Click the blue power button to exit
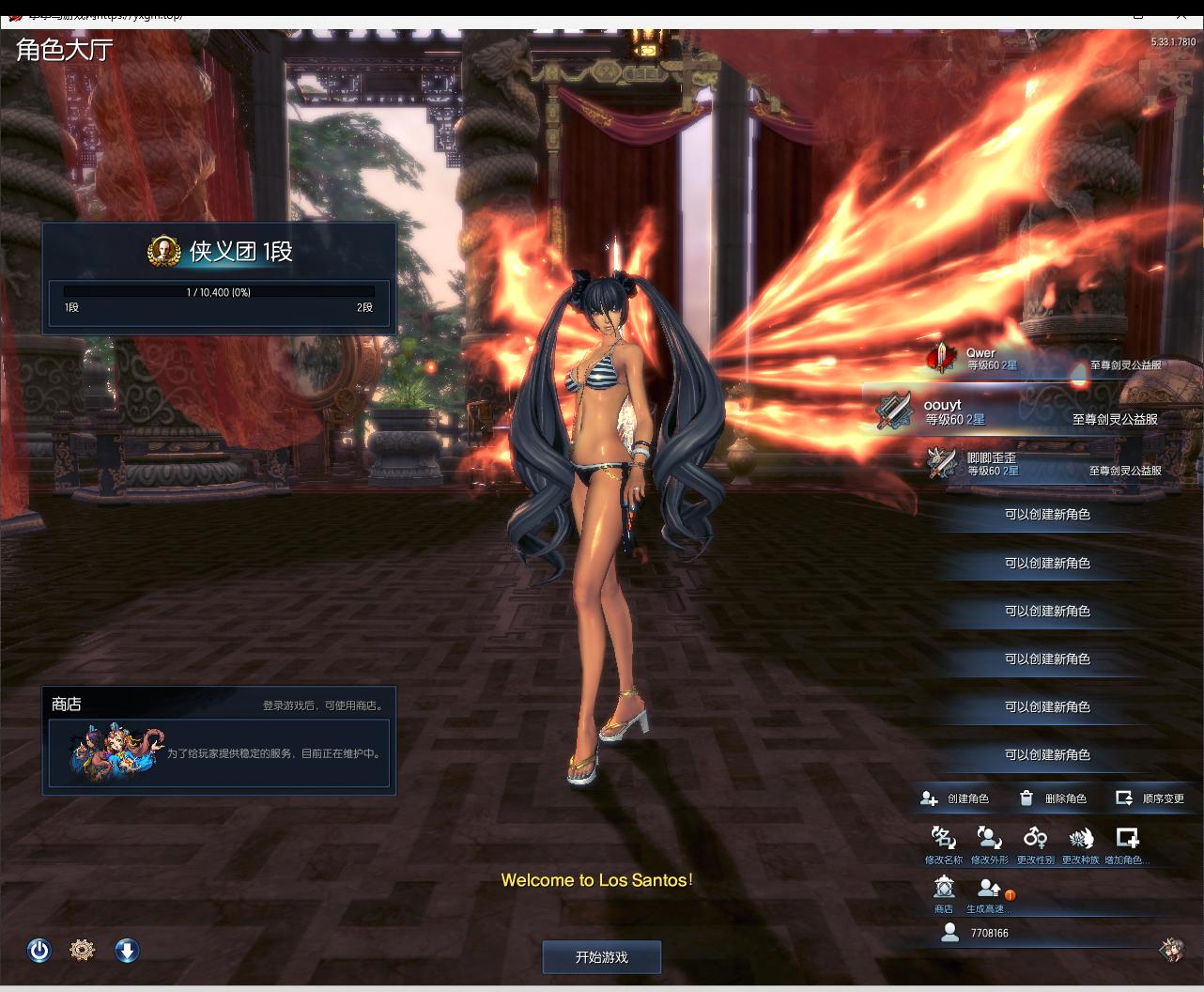This screenshot has height=992, width=1204. click(39, 951)
